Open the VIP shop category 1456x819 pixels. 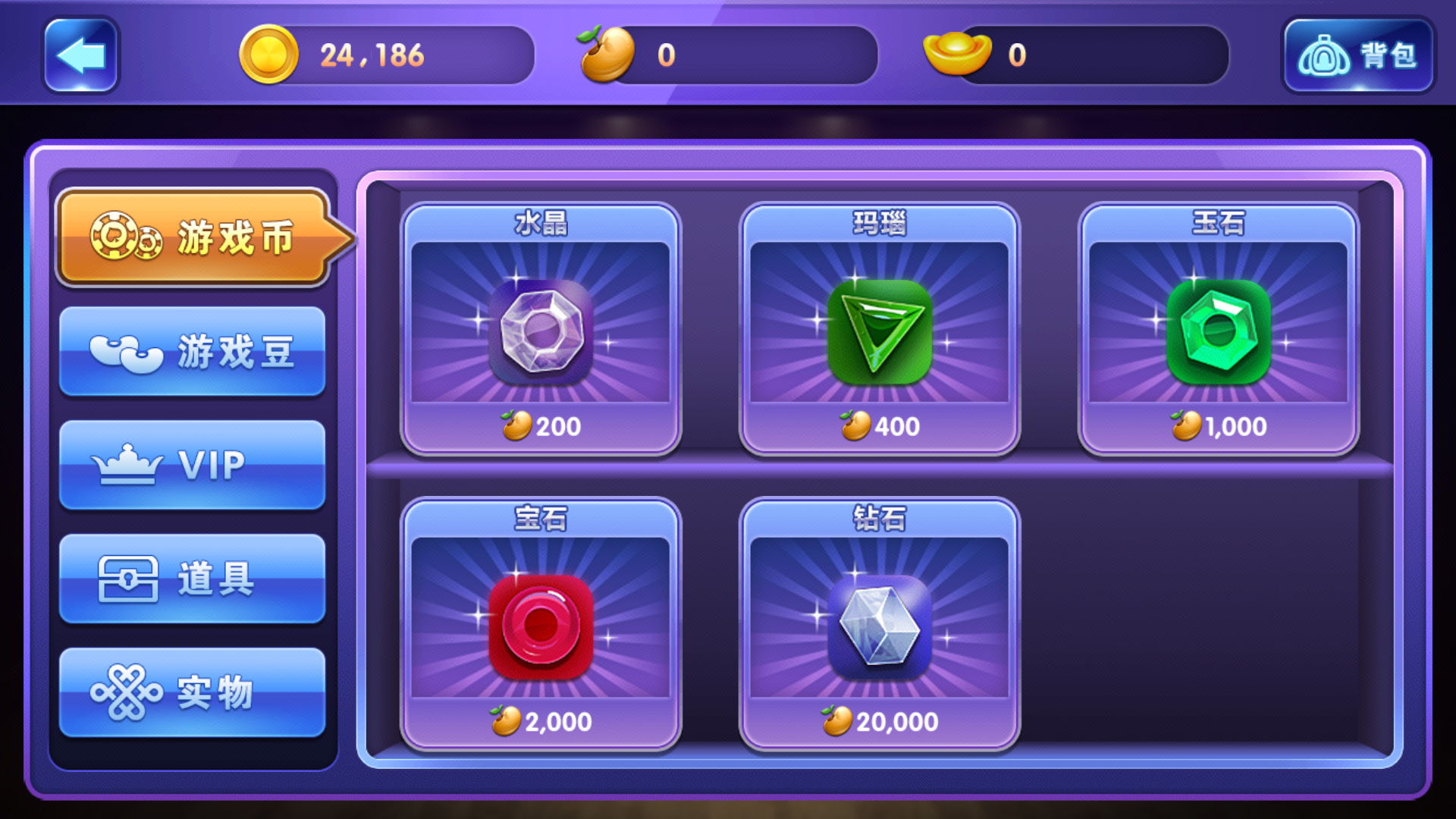click(192, 465)
